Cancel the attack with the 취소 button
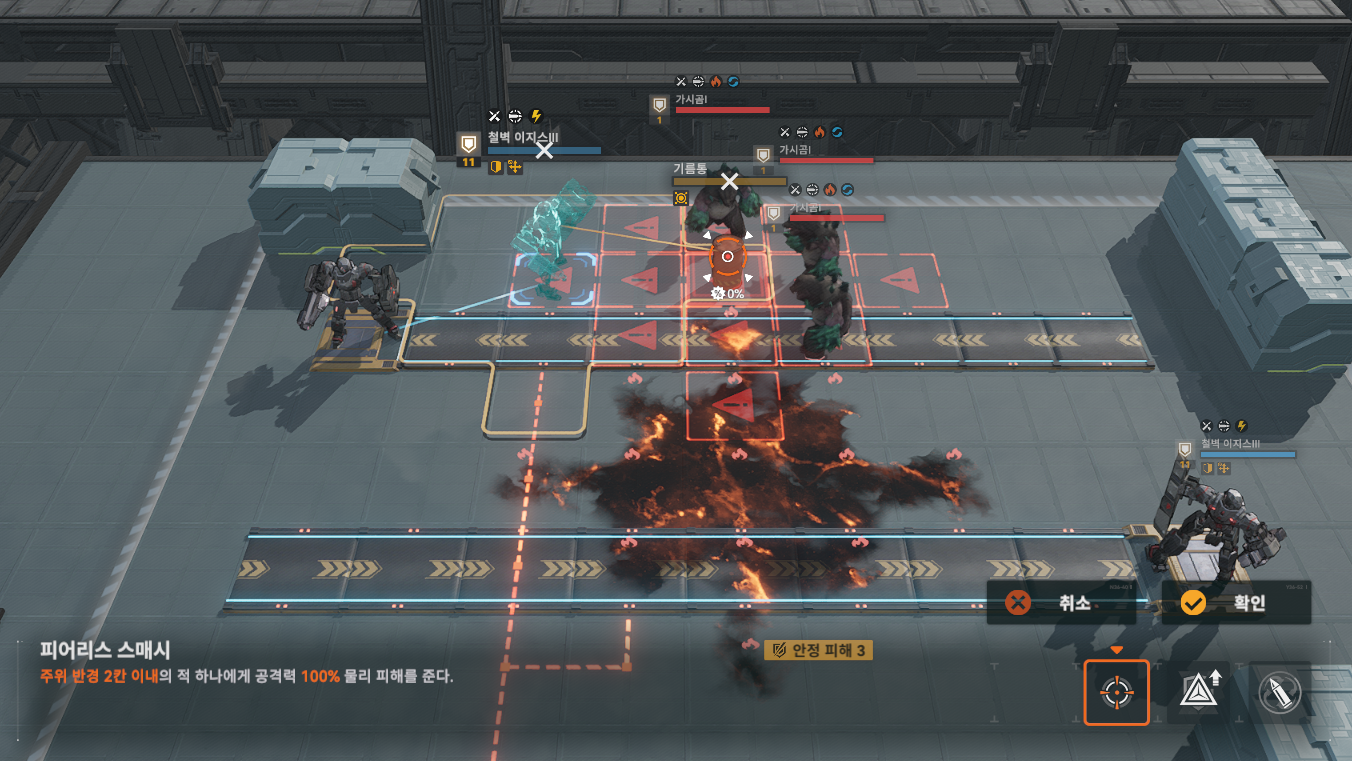 tap(1061, 603)
